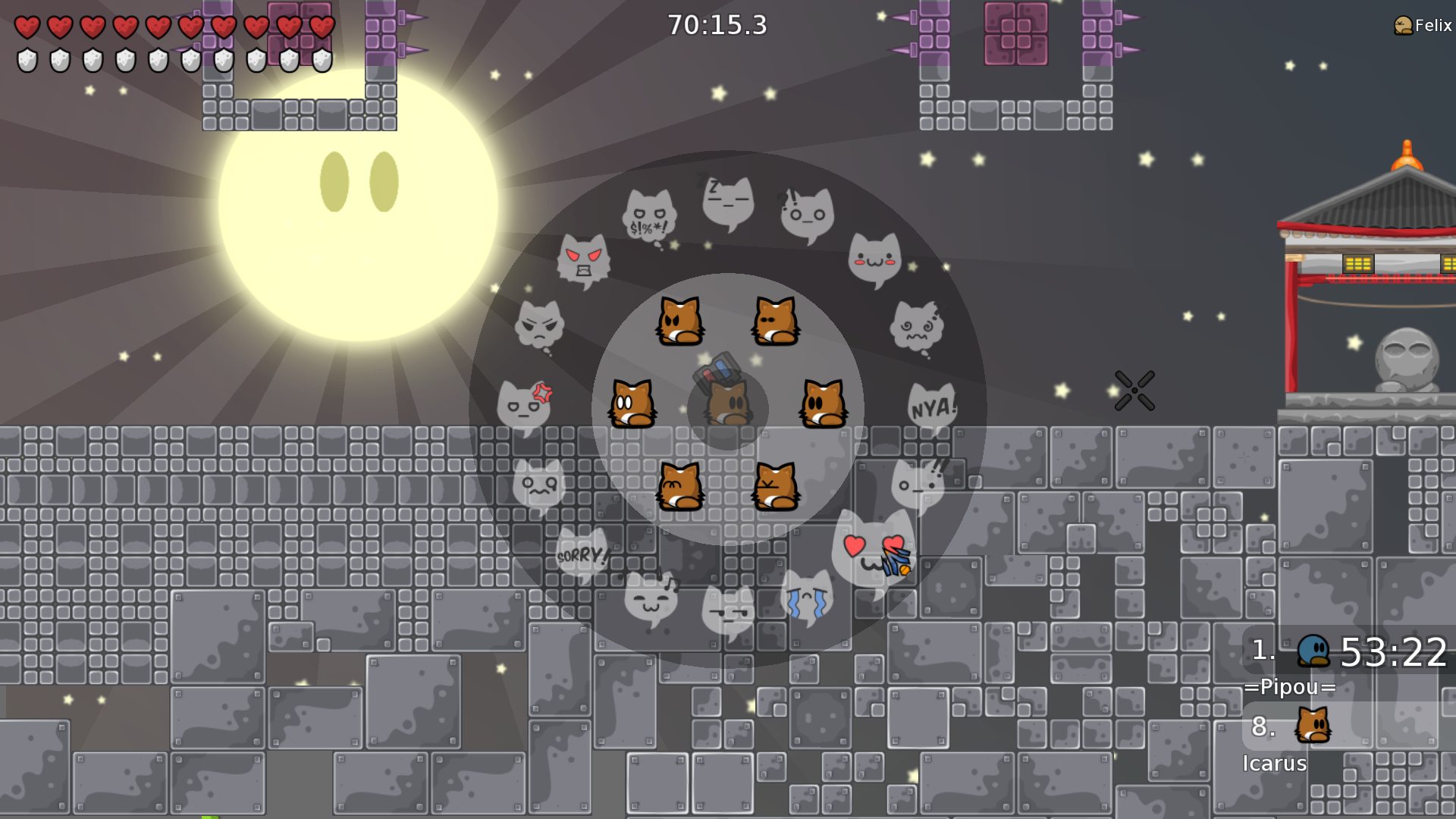Select the worried wavy-mouth emoticon

pyautogui.click(x=538, y=486)
